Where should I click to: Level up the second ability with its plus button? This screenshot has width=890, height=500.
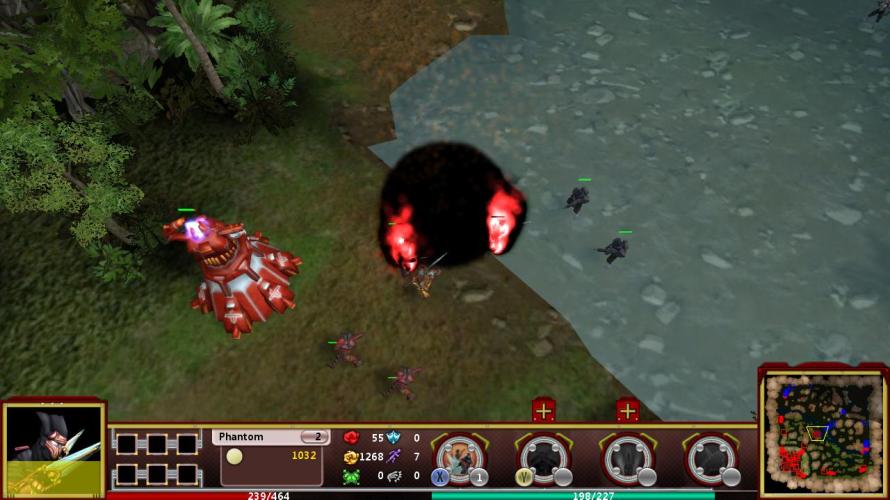tap(544, 409)
